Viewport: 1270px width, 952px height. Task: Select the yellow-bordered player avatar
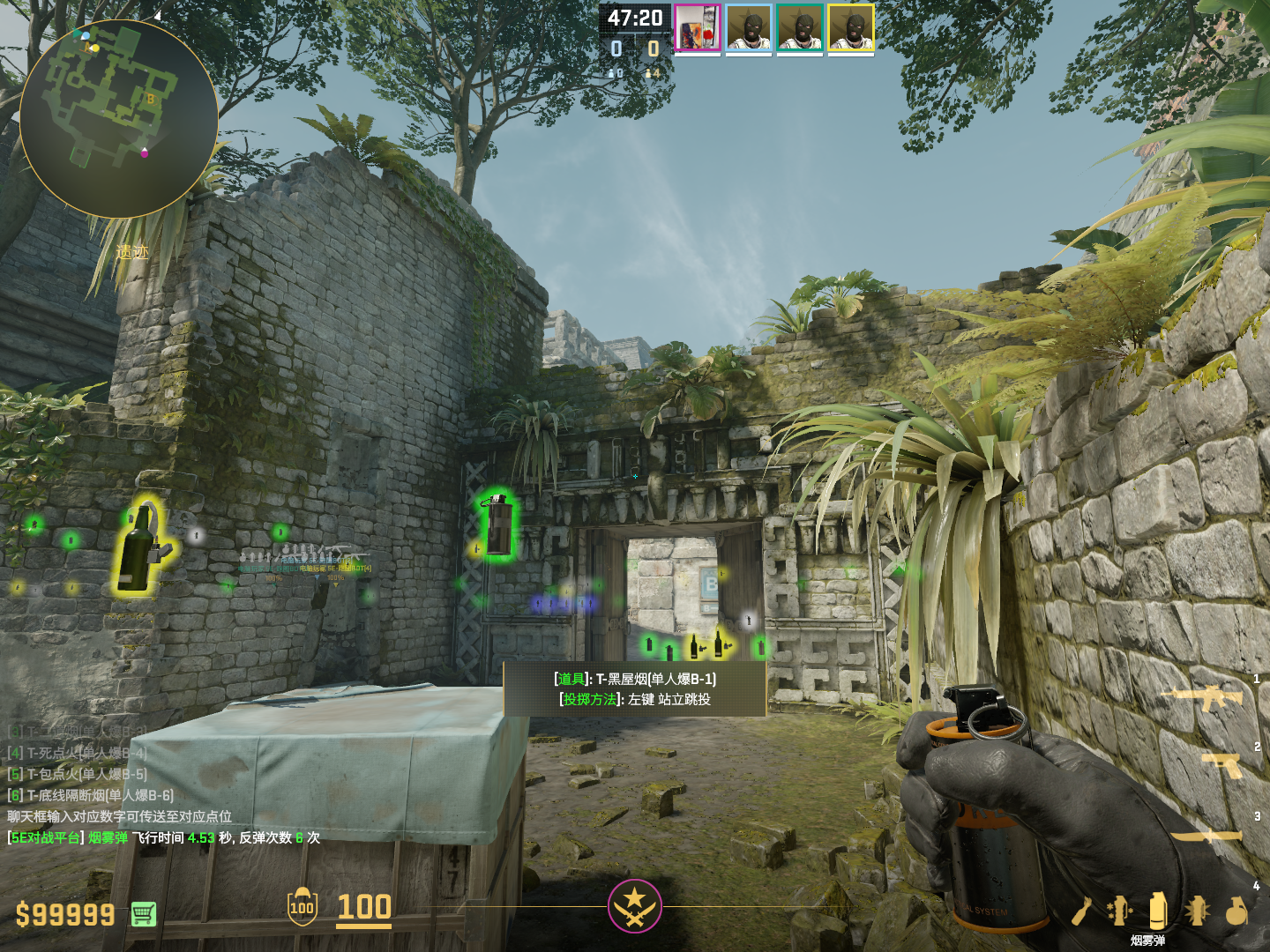[x=851, y=28]
